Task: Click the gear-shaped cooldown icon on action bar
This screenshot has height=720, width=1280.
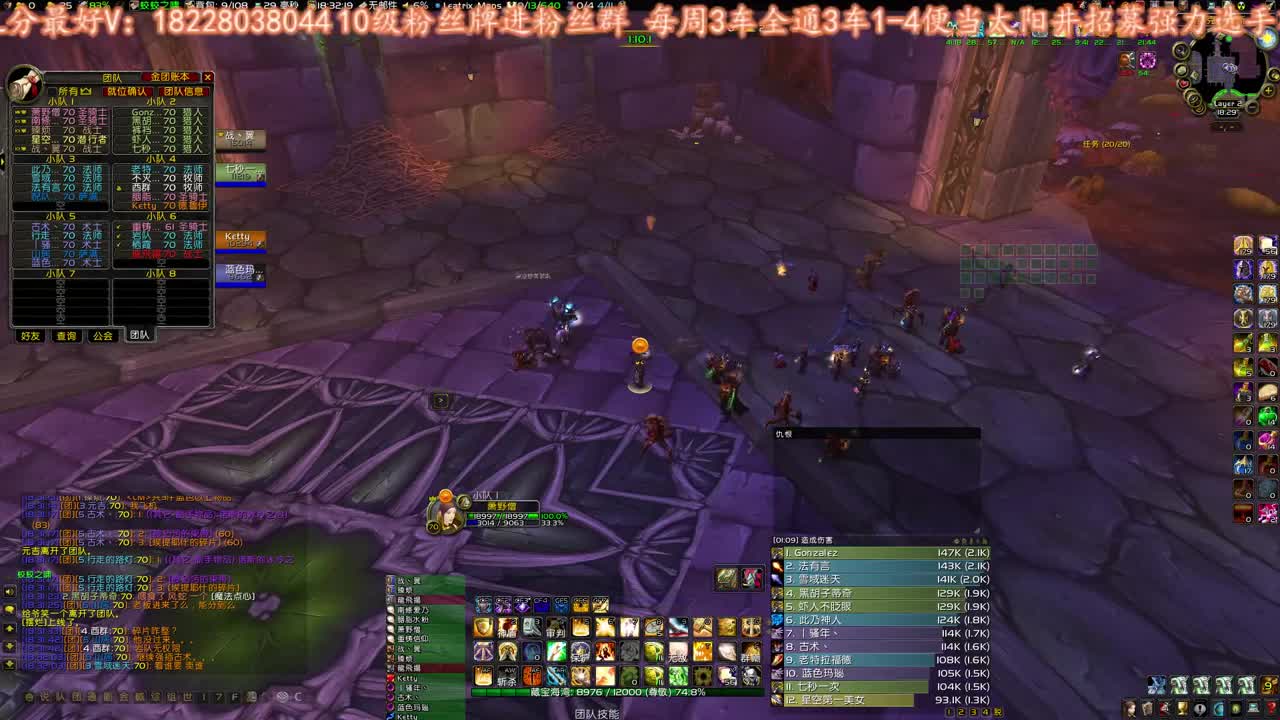Action: [702, 677]
